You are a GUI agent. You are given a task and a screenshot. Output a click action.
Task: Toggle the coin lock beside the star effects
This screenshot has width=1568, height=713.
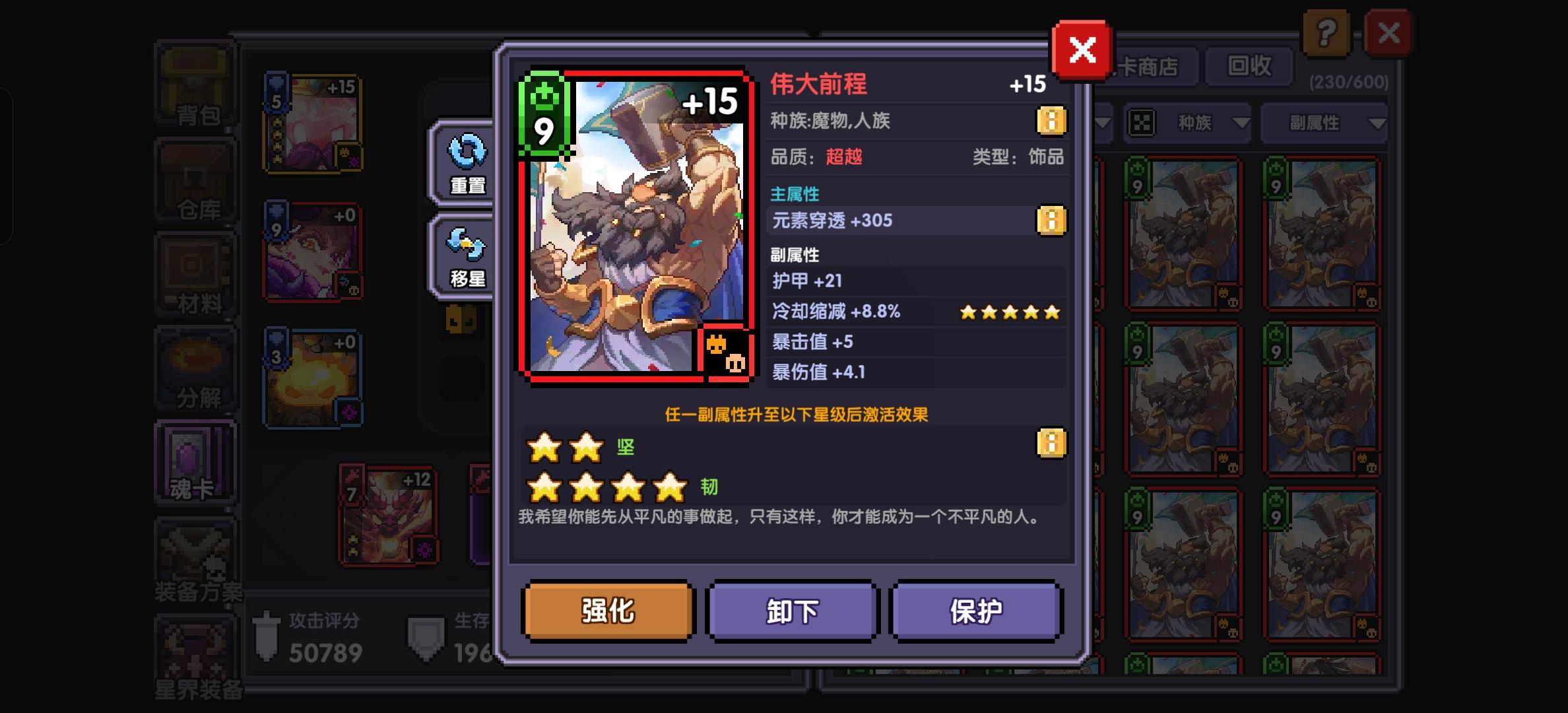point(1052,444)
